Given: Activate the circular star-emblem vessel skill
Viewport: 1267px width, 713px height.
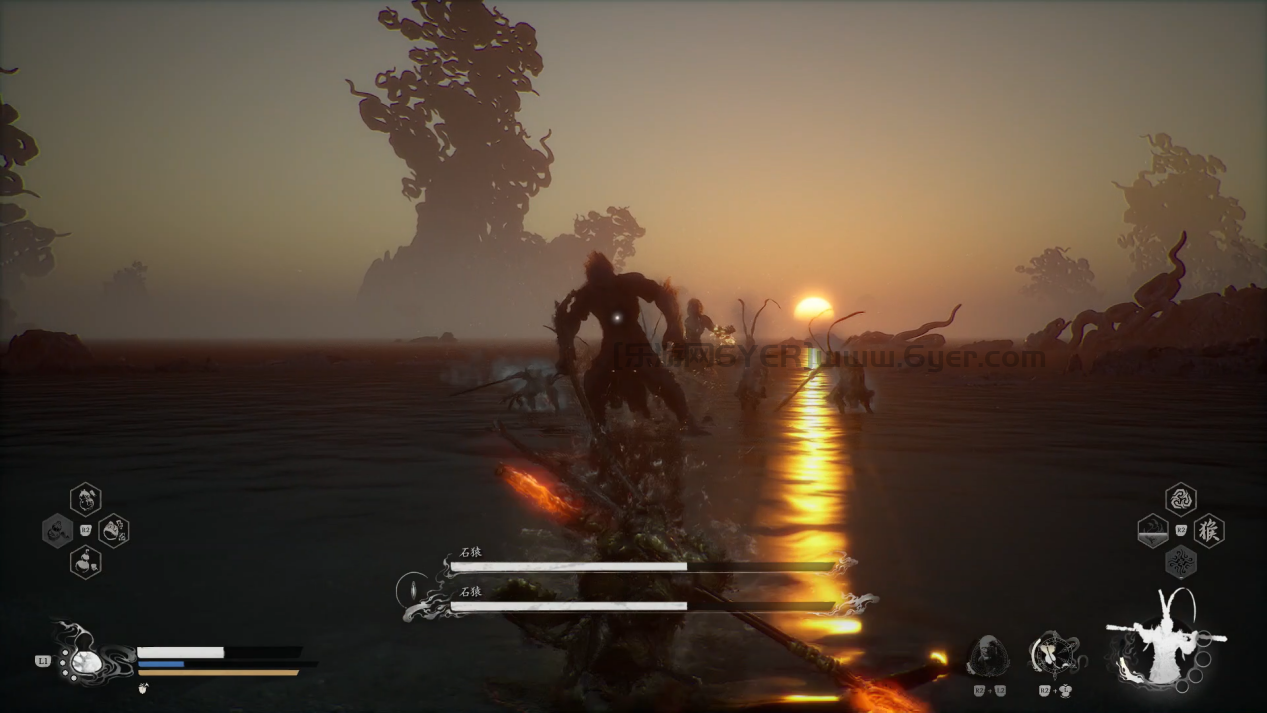Looking at the screenshot, I should click(1053, 655).
